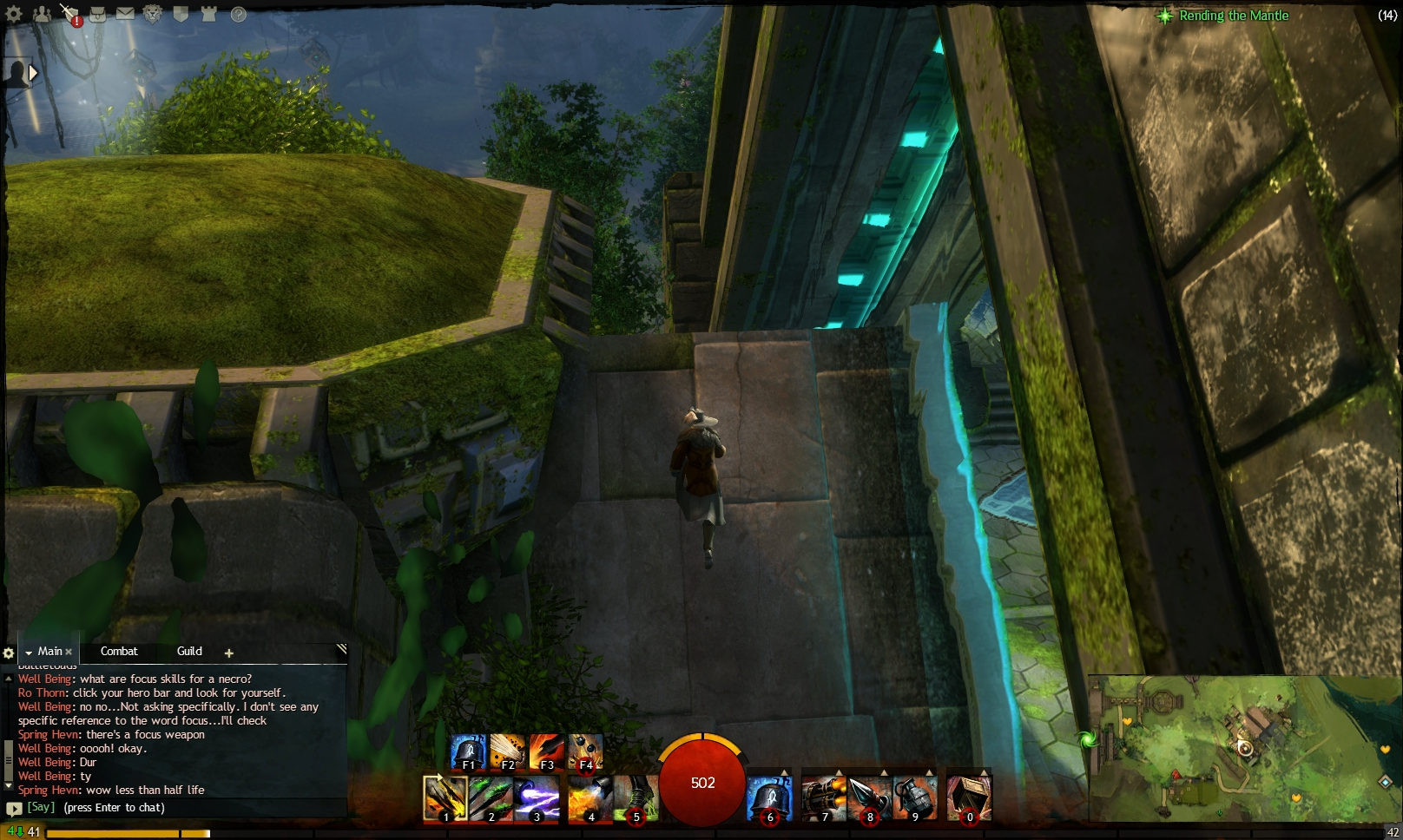Add a new chat tab with plus button
Image resolution: width=1403 pixels, height=840 pixels.
(228, 652)
